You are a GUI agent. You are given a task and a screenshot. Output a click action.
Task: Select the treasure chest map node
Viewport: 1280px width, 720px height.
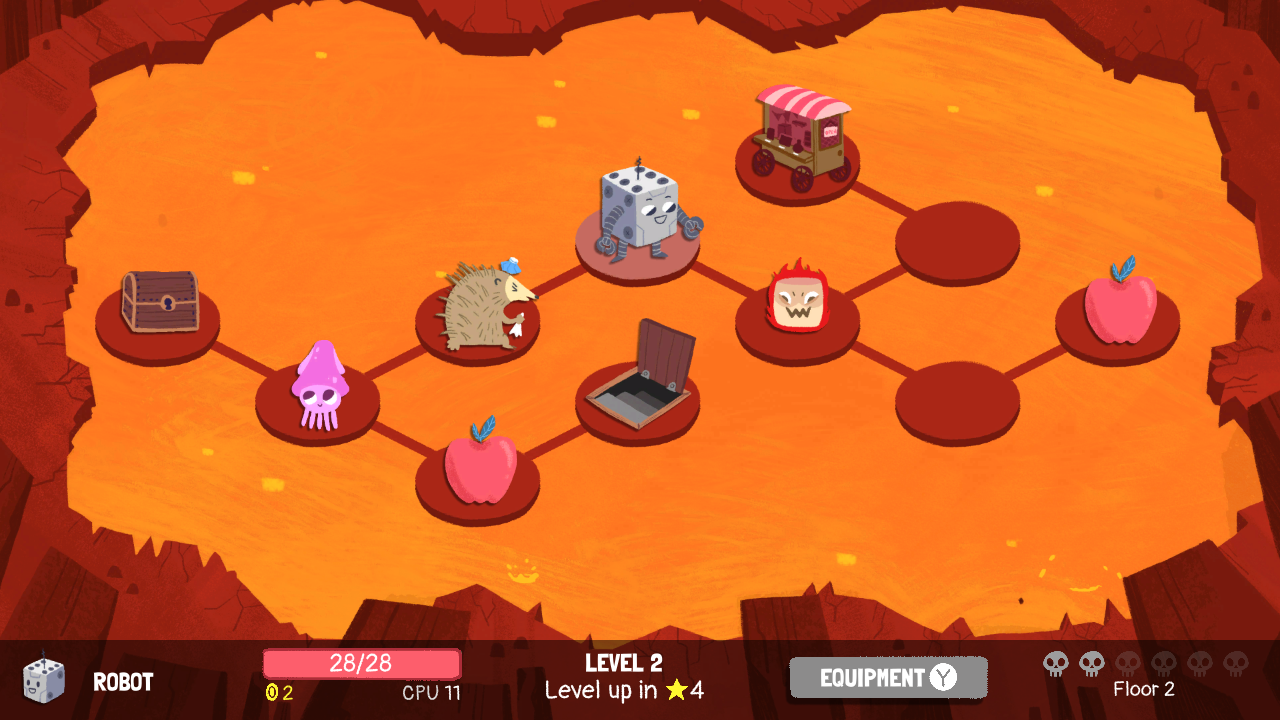(x=159, y=303)
